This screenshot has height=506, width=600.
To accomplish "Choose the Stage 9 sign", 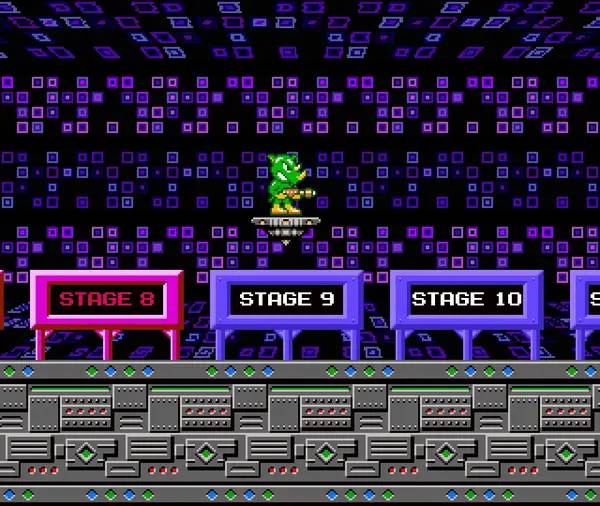I will pyautogui.click(x=287, y=299).
